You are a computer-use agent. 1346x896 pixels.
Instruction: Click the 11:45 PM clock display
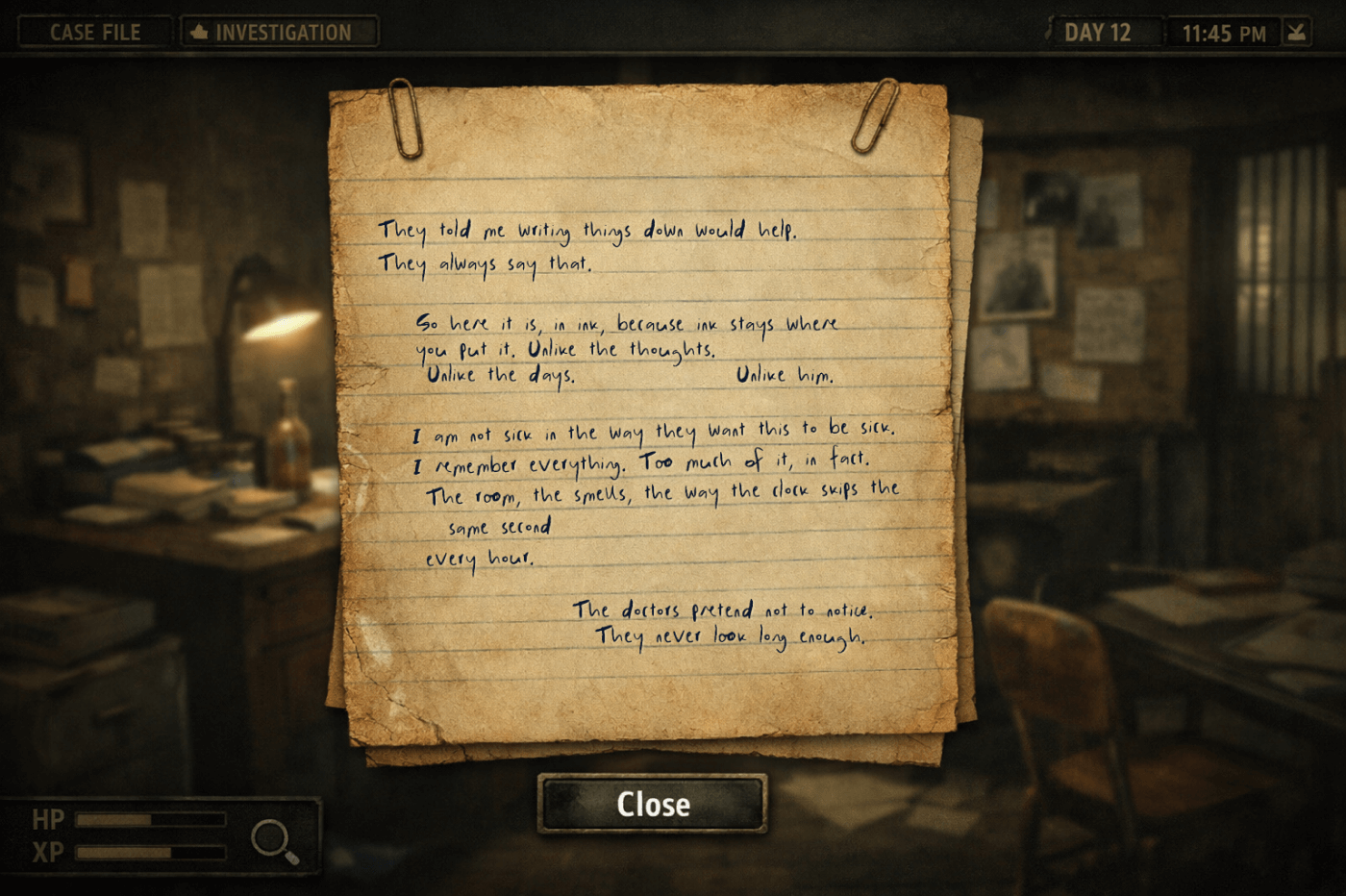click(1223, 32)
